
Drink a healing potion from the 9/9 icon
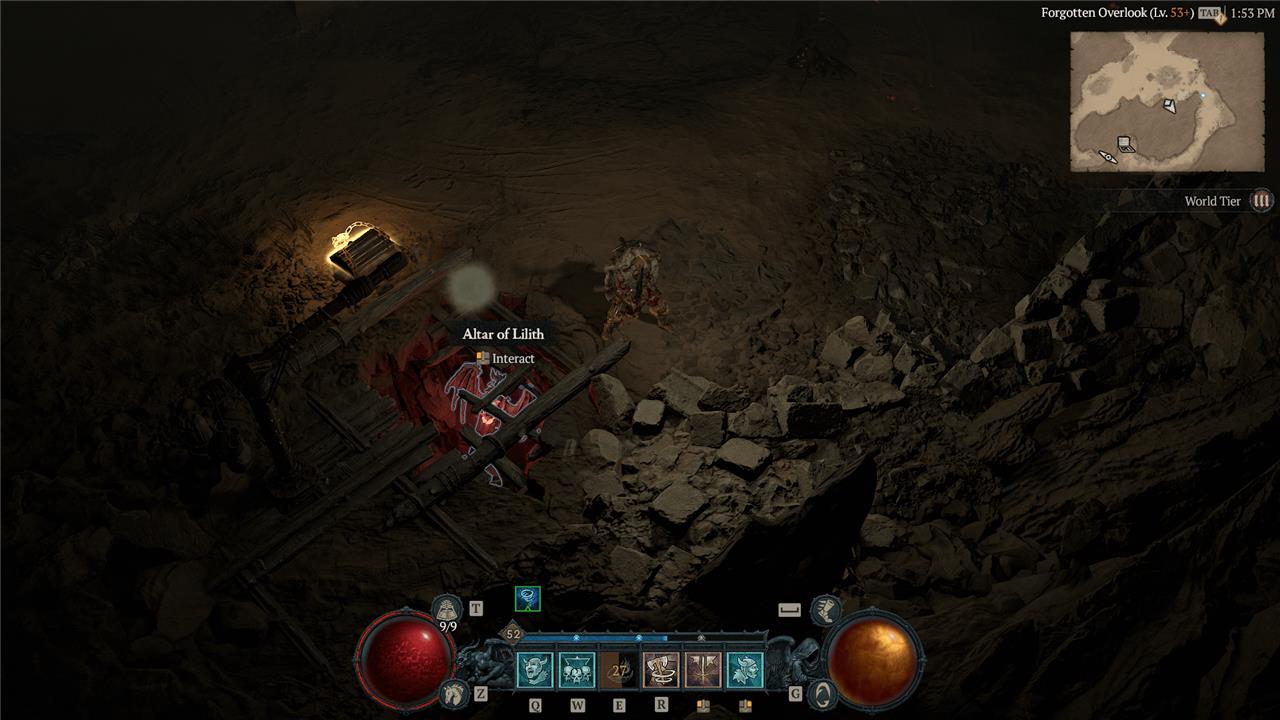pos(447,609)
